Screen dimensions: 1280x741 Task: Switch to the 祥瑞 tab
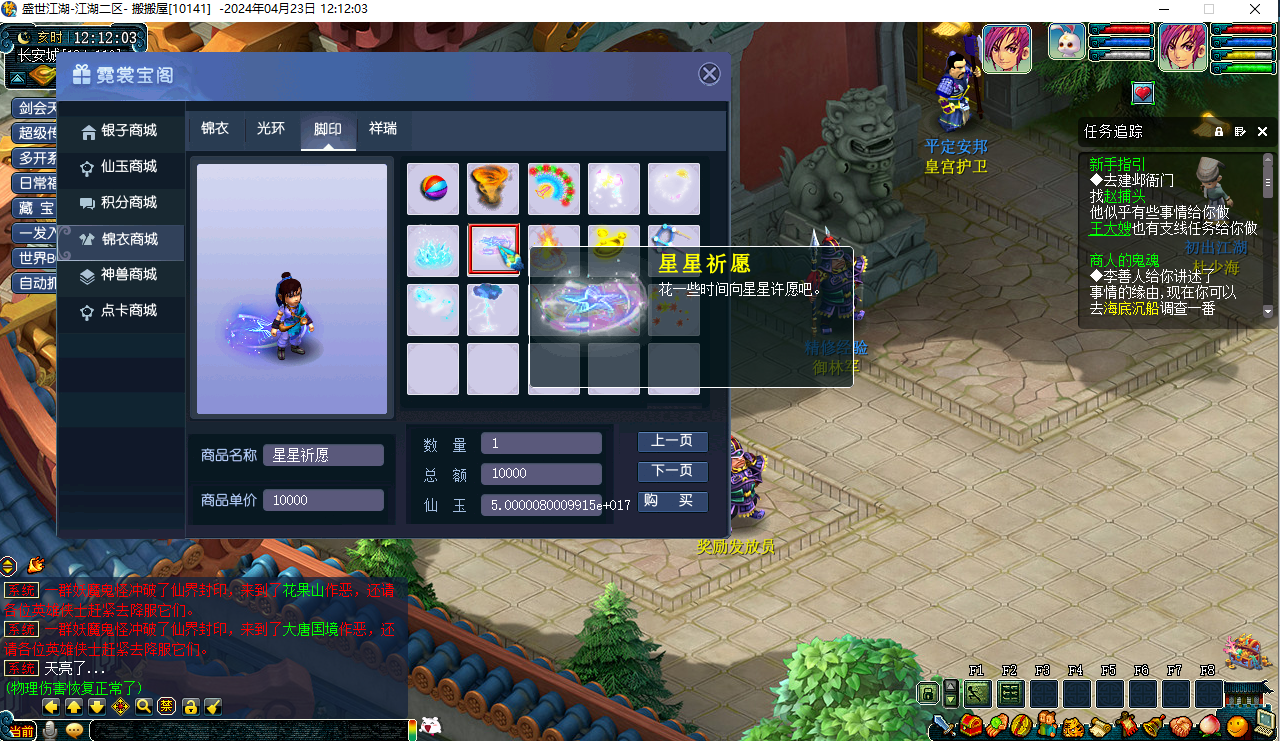click(x=384, y=128)
